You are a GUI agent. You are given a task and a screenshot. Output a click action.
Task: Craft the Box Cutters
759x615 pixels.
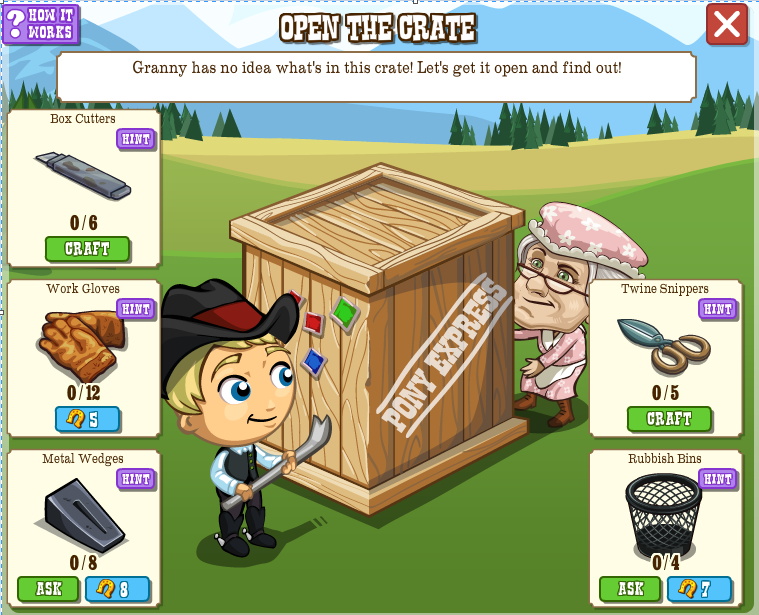(x=87, y=249)
